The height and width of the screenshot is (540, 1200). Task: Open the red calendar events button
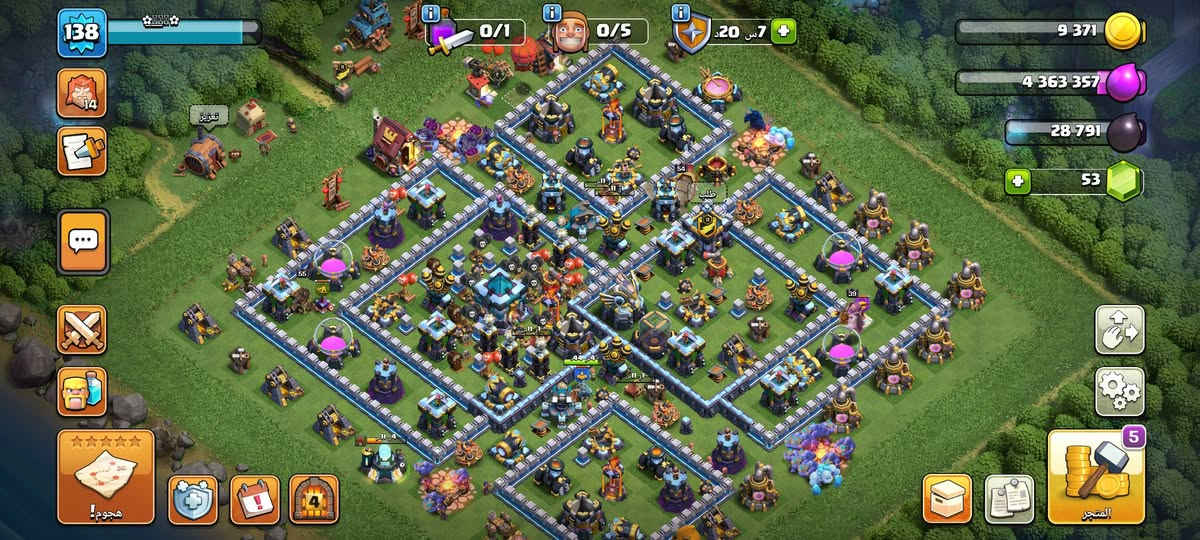(x=254, y=498)
